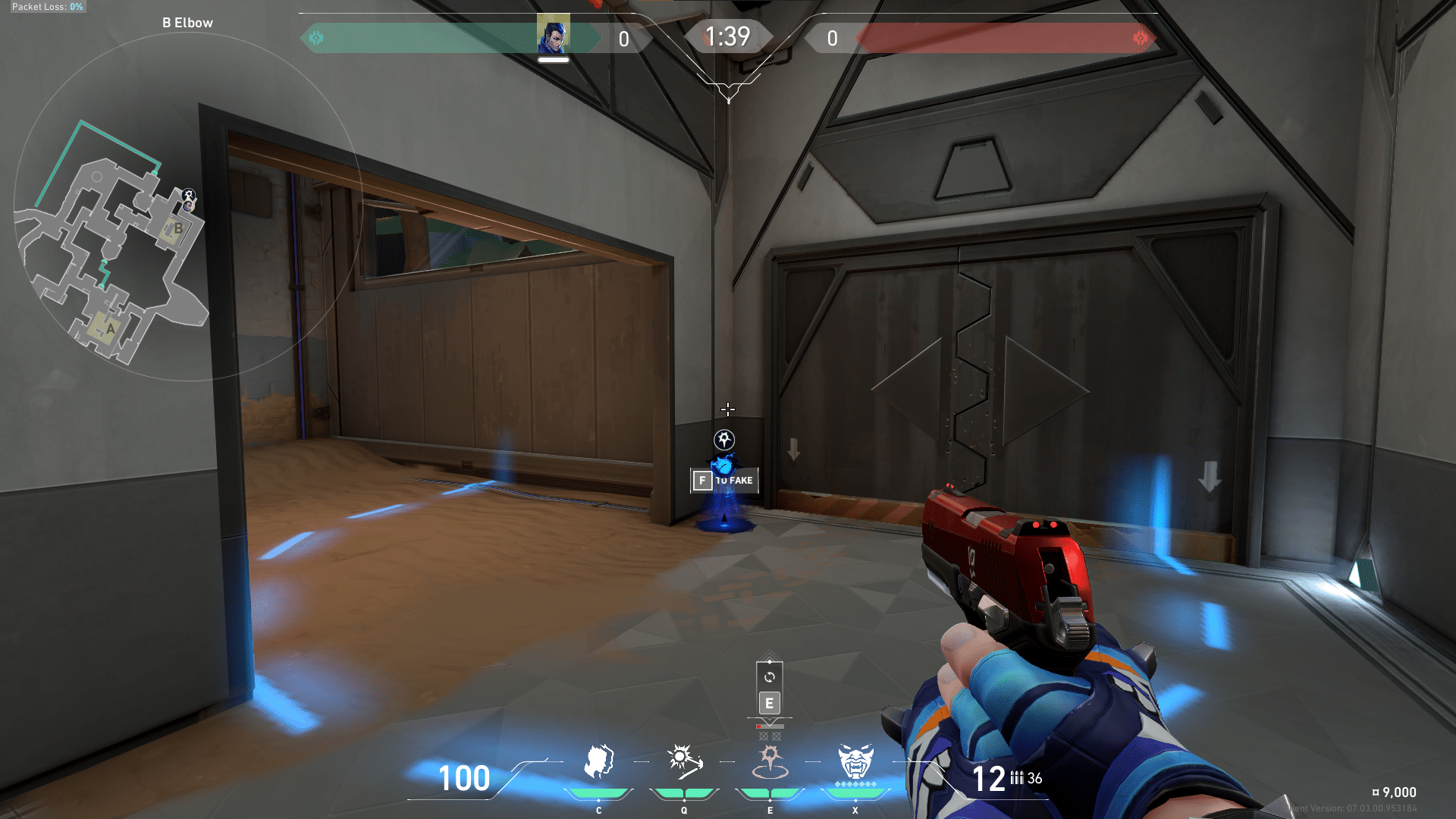The height and width of the screenshot is (819, 1456).
Task: Click the circular minimap
Action: coord(187,206)
